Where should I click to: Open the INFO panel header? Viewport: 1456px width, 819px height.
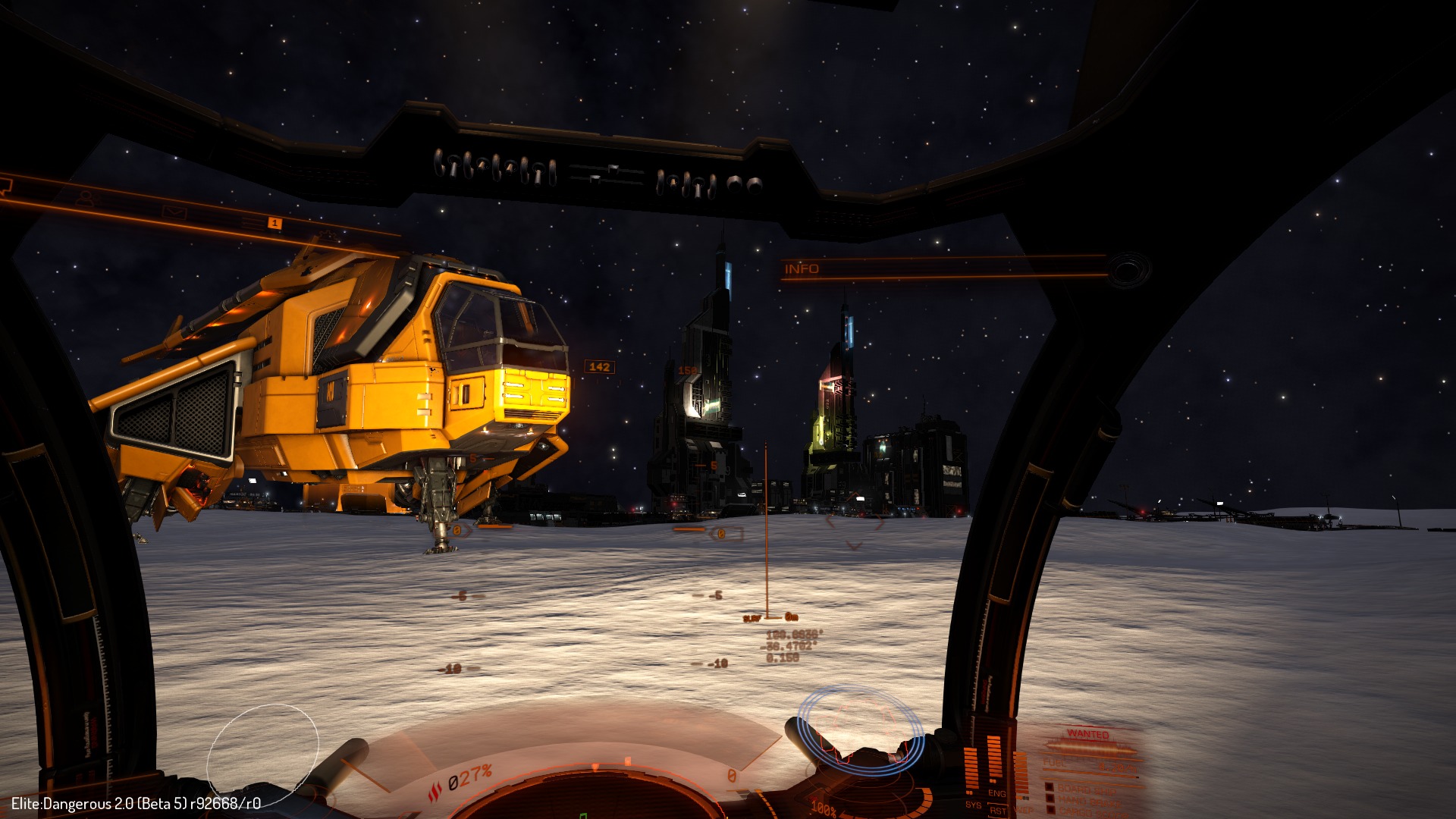pyautogui.click(x=802, y=269)
